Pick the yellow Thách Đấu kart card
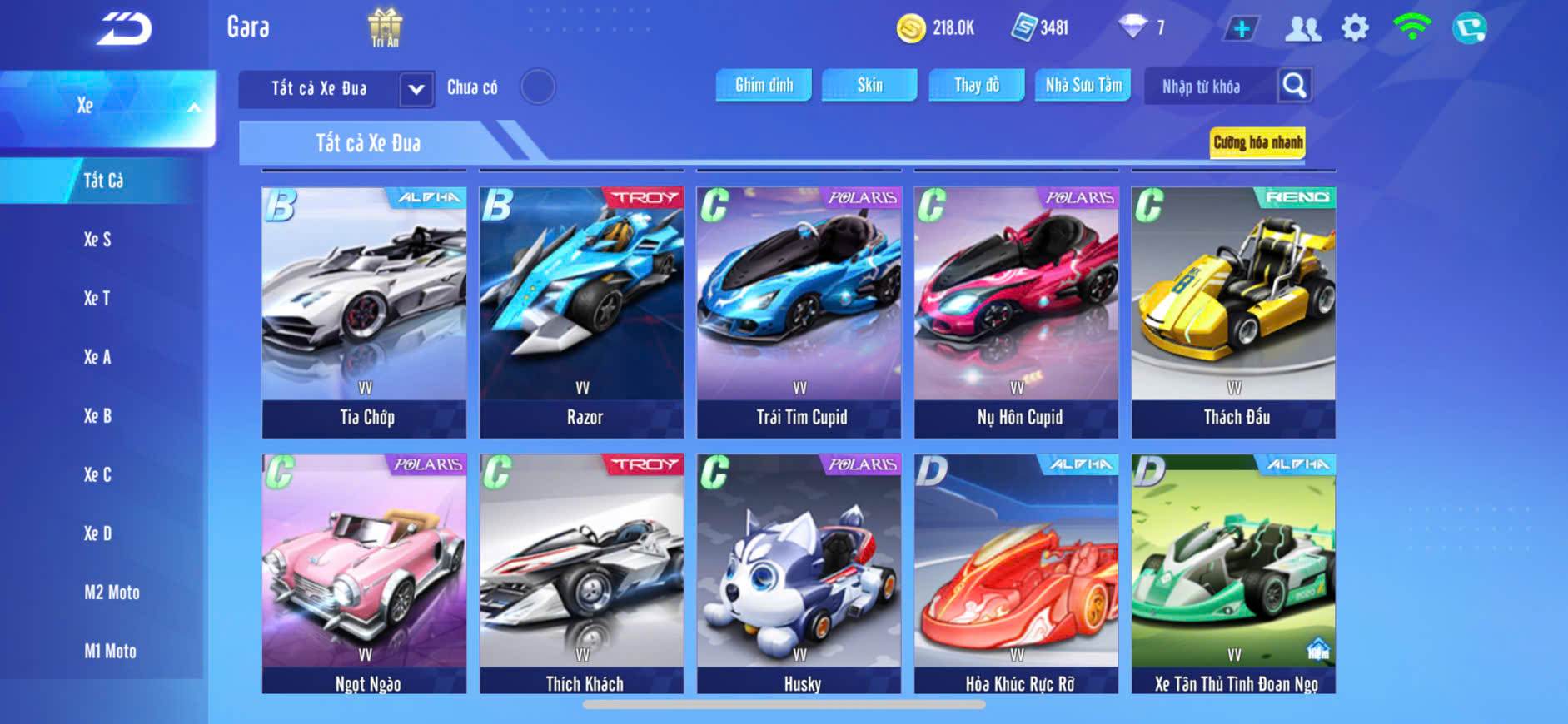 coord(1233,312)
